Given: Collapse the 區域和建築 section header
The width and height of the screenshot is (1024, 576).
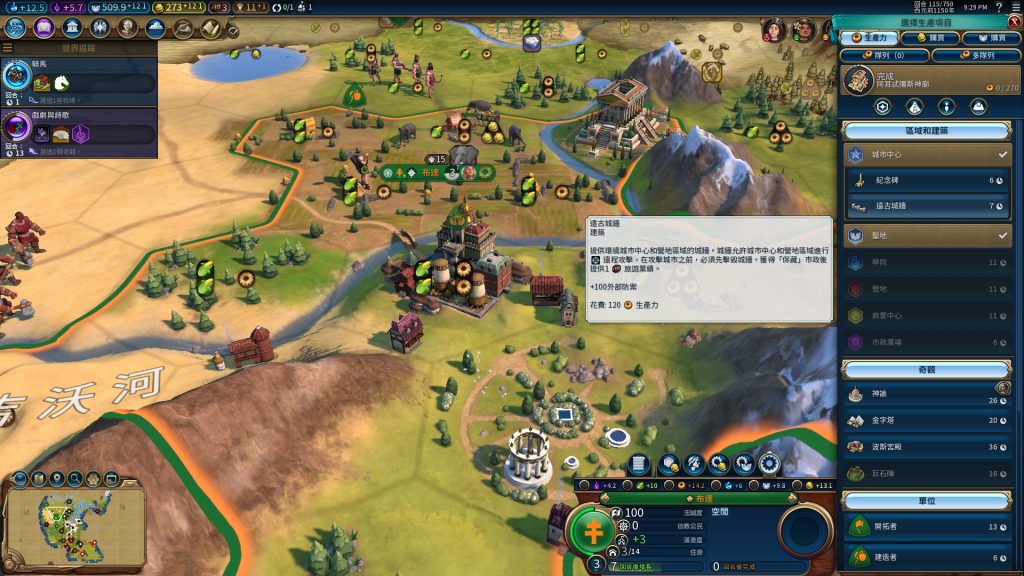Looking at the screenshot, I should click(x=926, y=130).
